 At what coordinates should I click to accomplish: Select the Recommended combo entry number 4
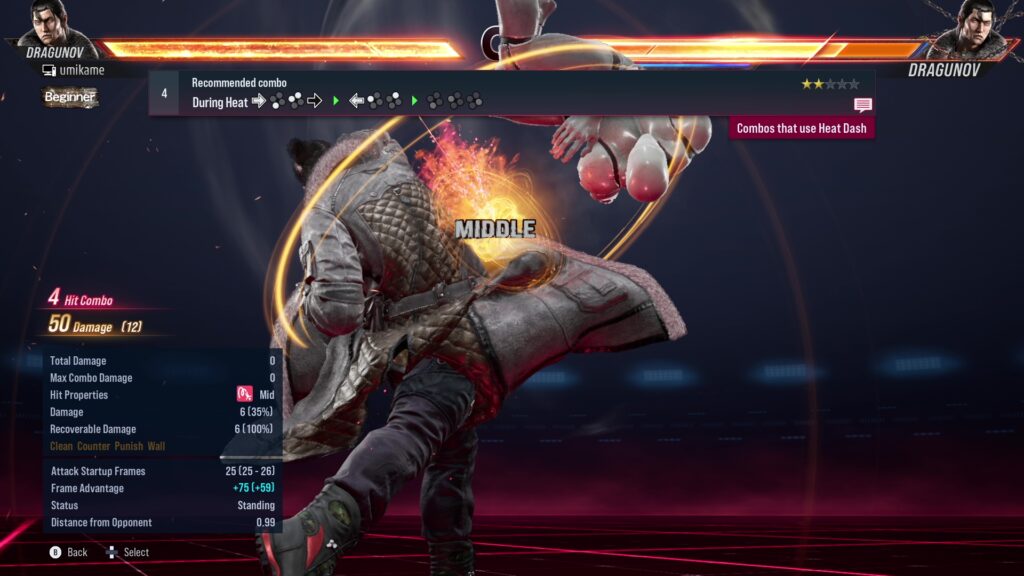[164, 93]
